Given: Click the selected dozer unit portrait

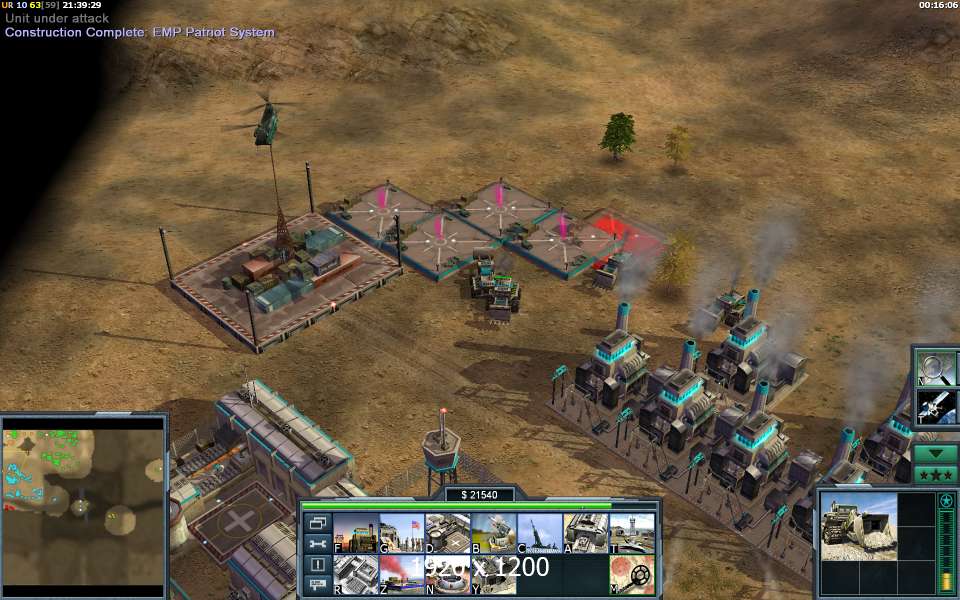Looking at the screenshot, I should tap(858, 525).
